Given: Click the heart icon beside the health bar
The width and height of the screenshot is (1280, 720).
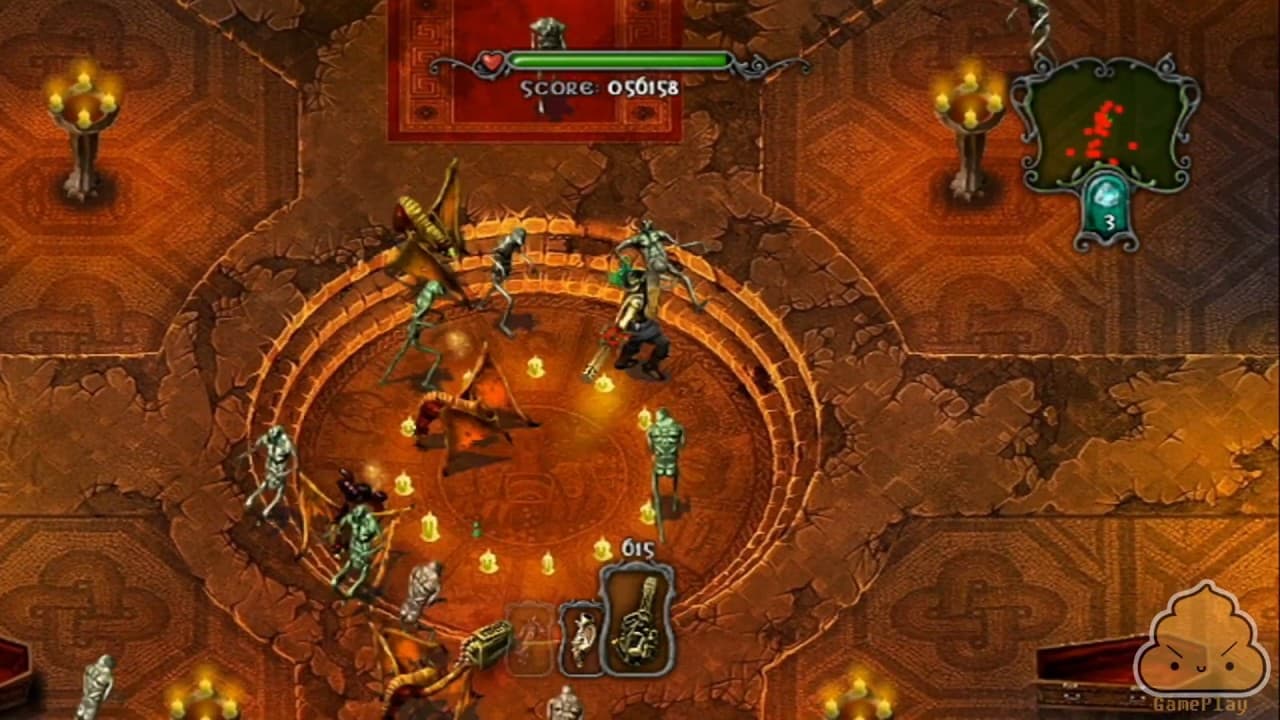Looking at the screenshot, I should tap(491, 62).
